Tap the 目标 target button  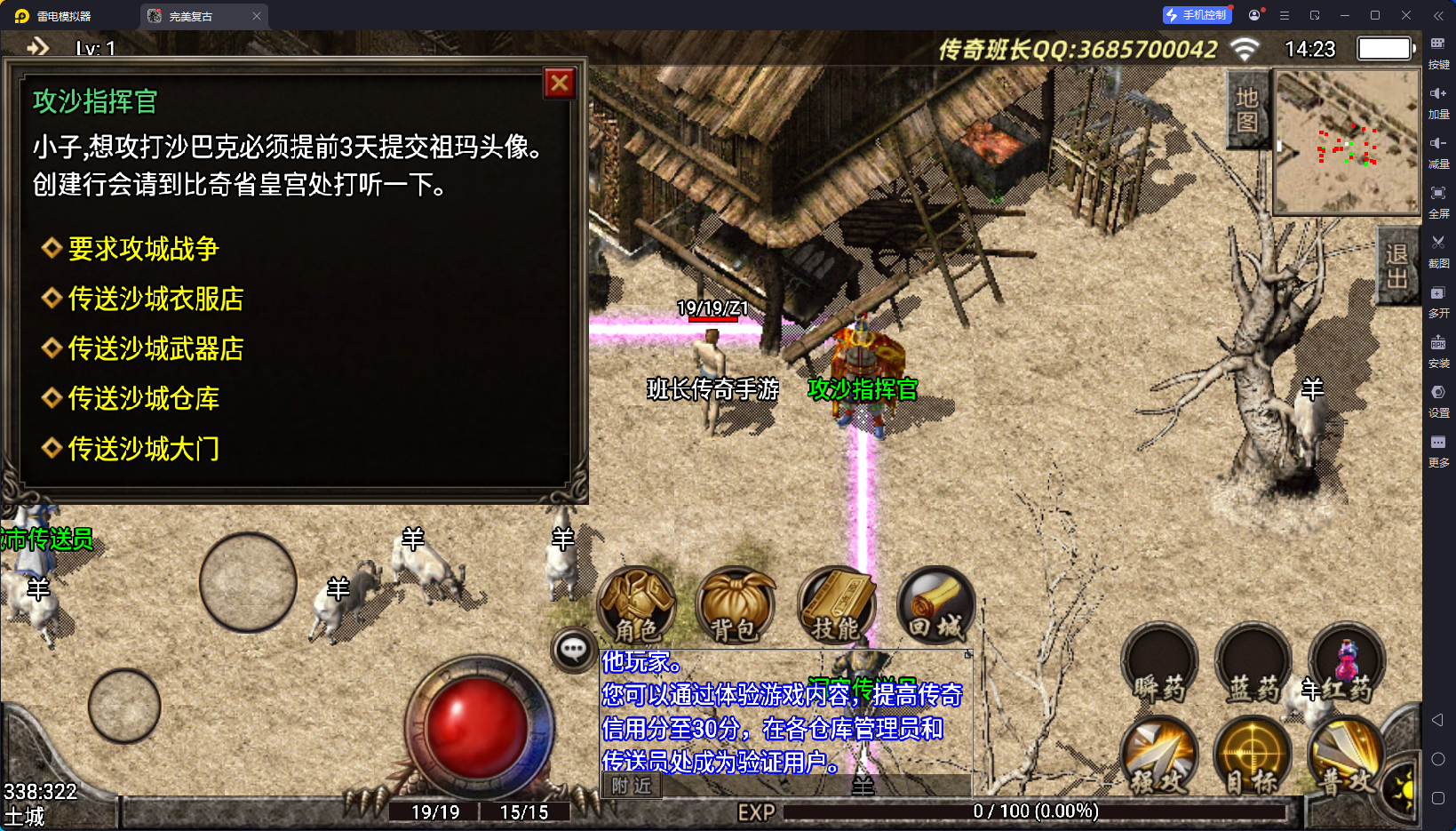coord(1253,756)
